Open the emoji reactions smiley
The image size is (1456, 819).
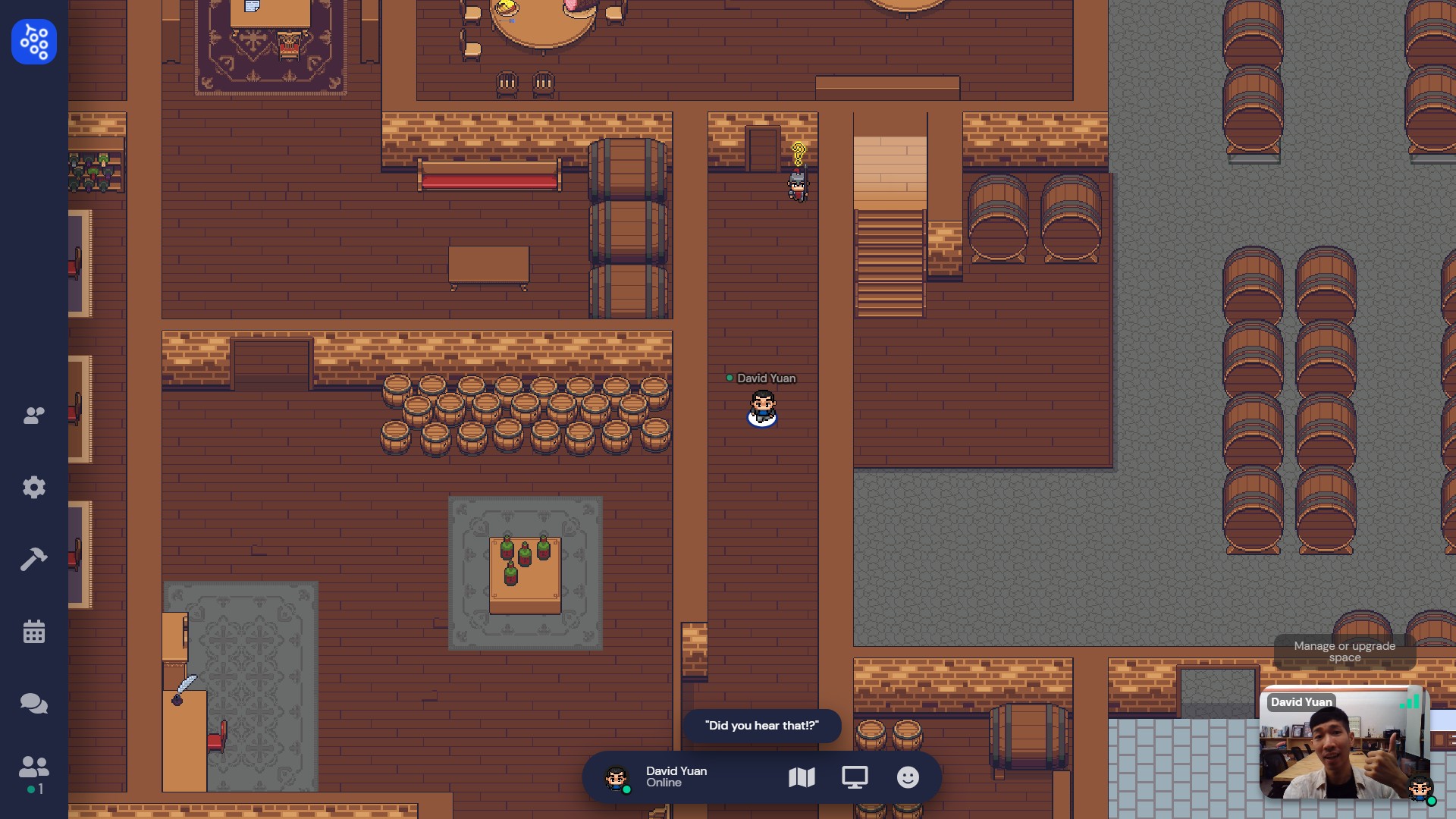coord(908,777)
